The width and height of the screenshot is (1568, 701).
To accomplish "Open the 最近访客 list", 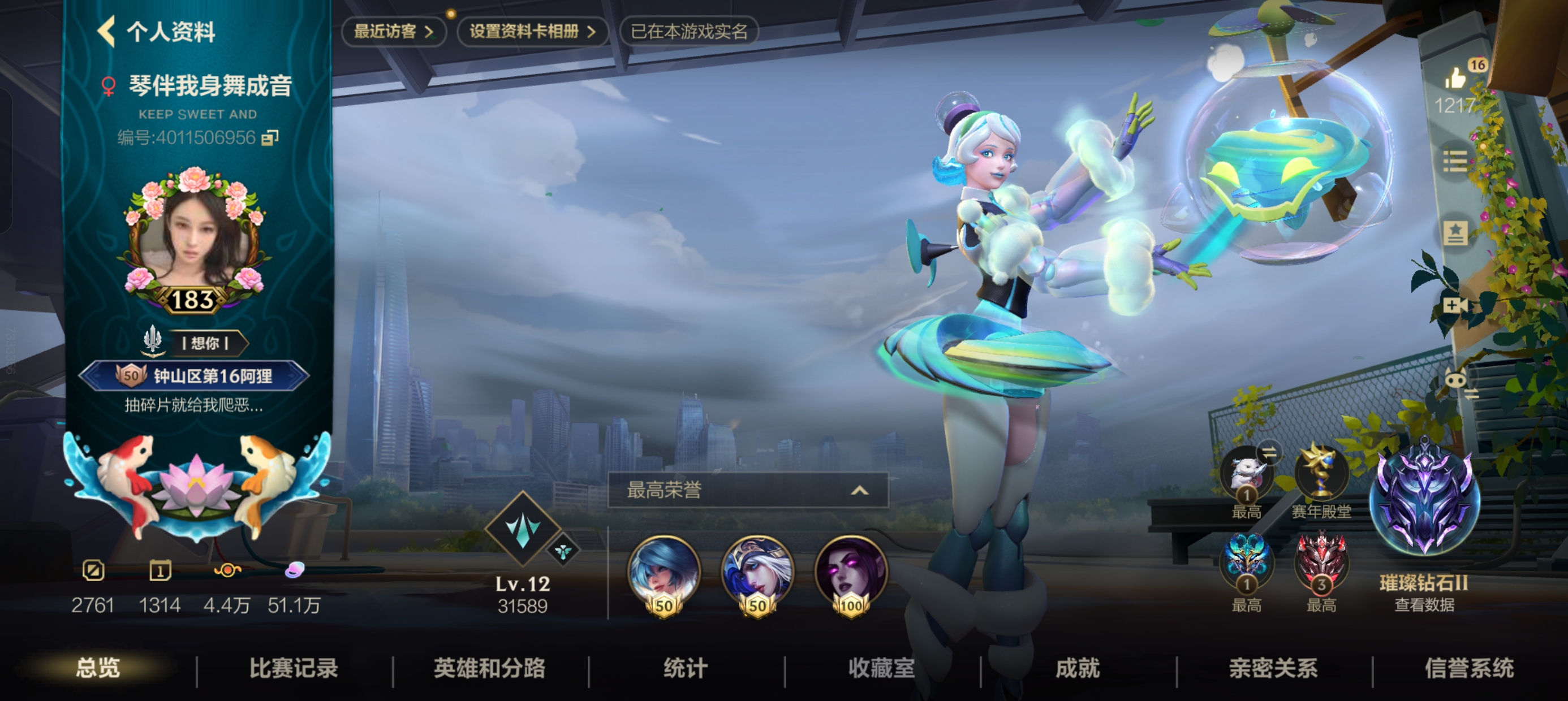I will point(393,32).
